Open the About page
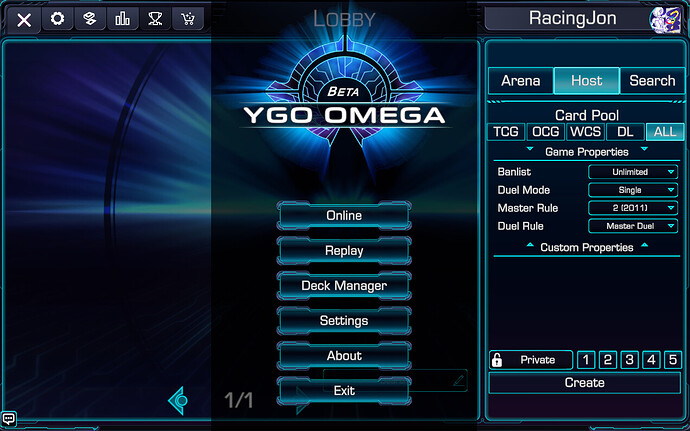690x431 pixels. click(x=344, y=356)
